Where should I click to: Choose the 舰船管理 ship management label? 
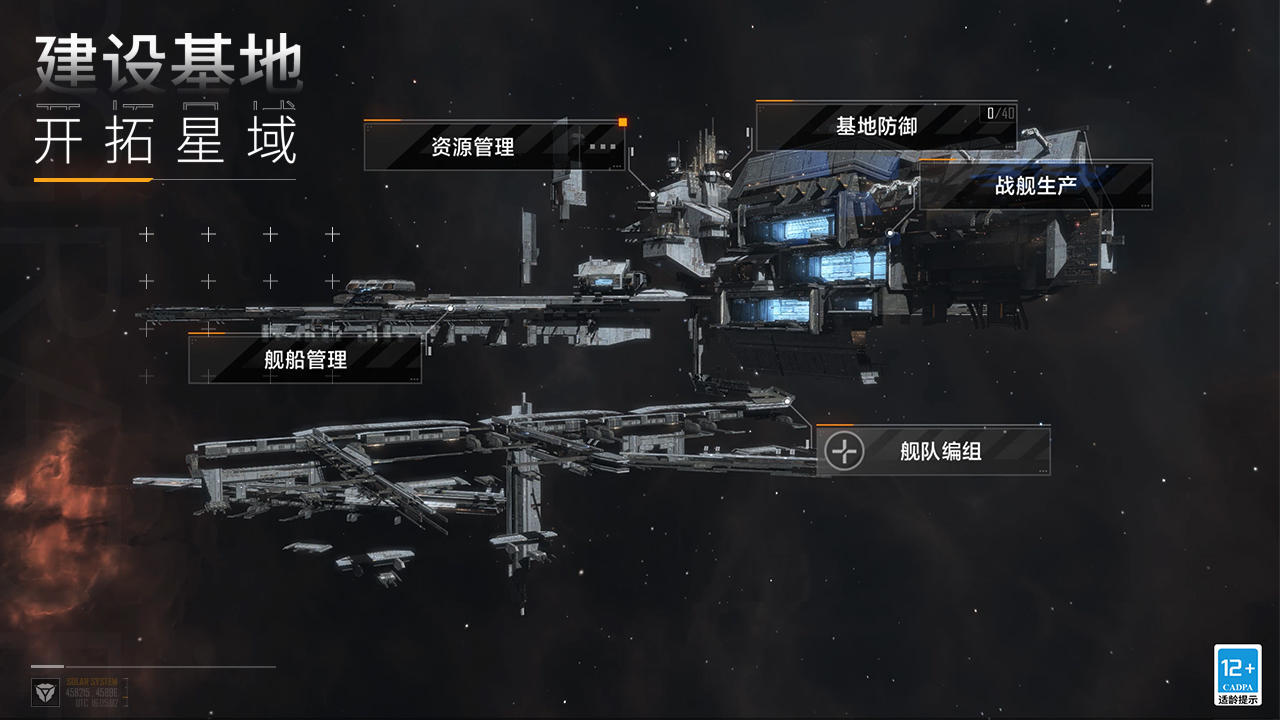tap(305, 360)
